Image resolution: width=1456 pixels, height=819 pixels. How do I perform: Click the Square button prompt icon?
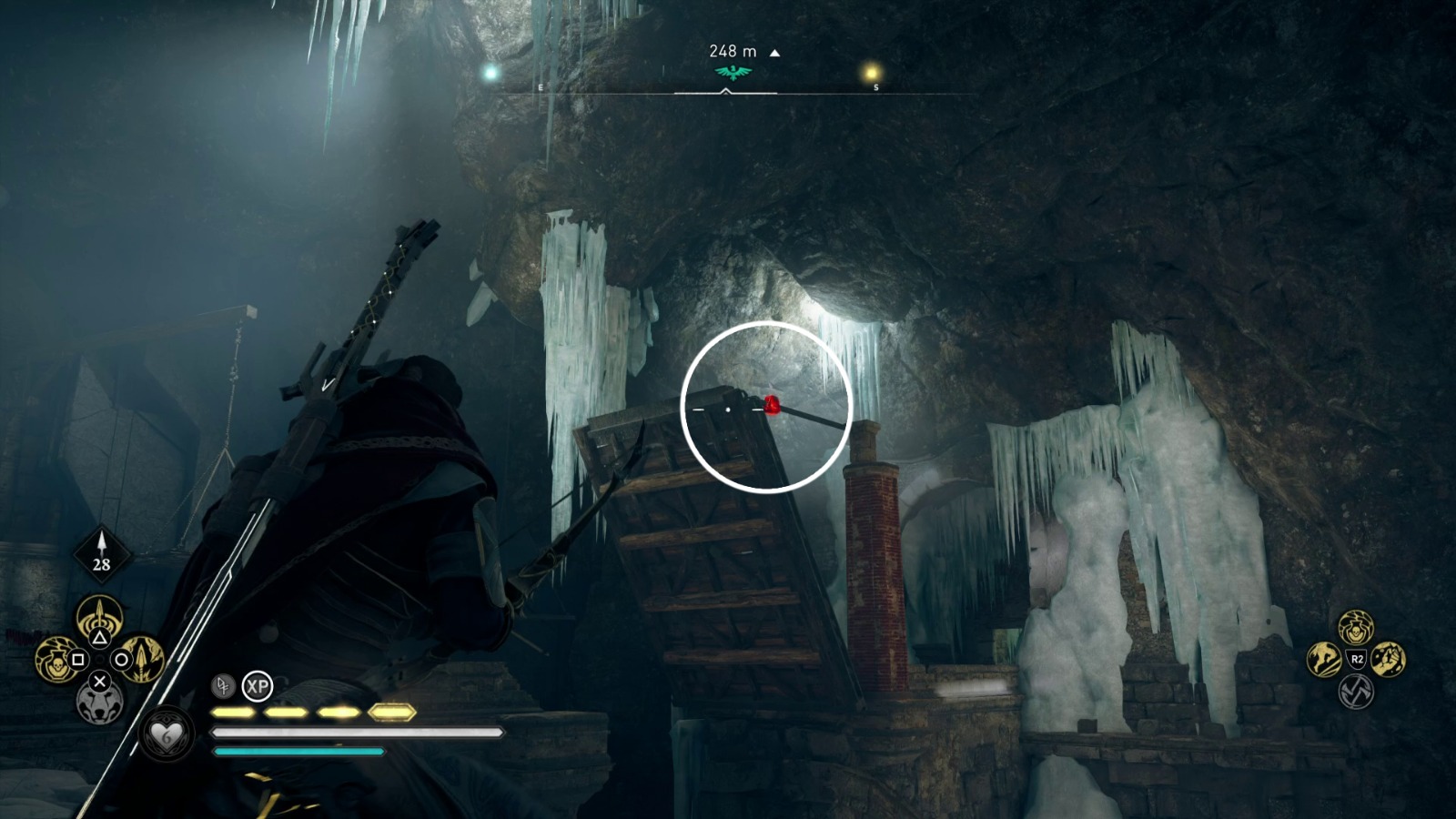(x=77, y=659)
